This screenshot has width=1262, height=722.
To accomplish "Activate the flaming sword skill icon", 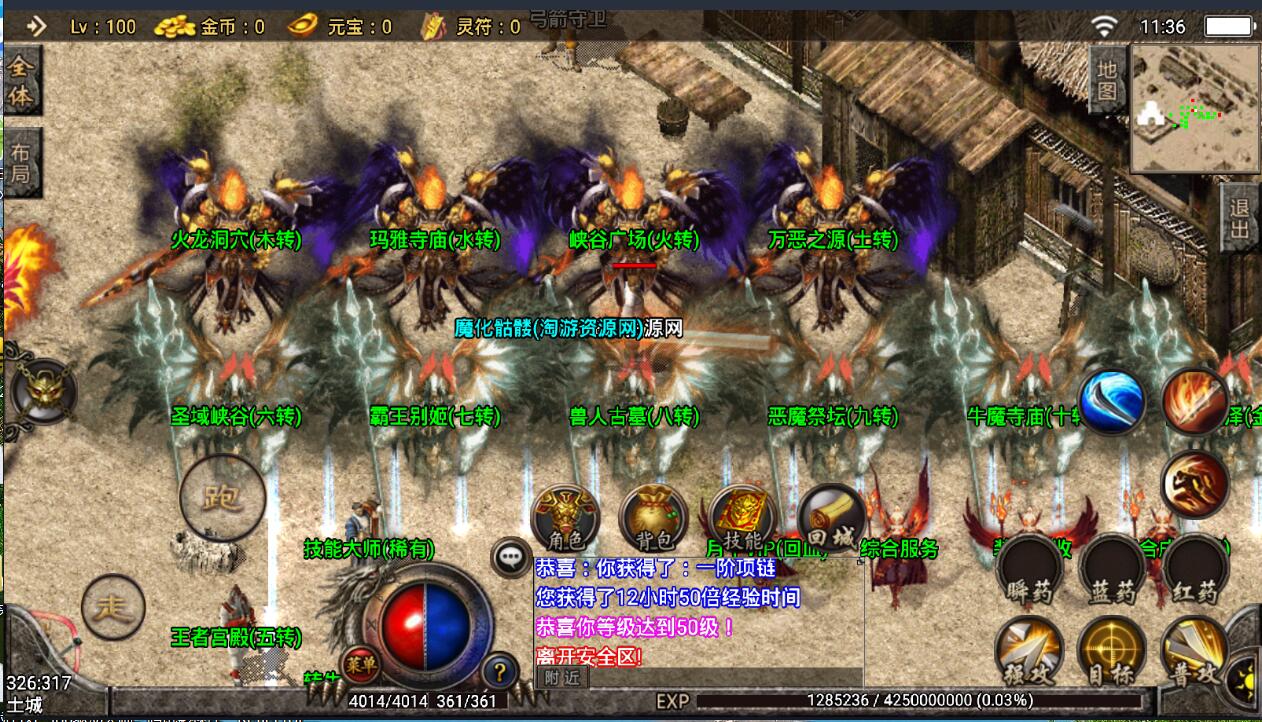I will tap(1196, 401).
